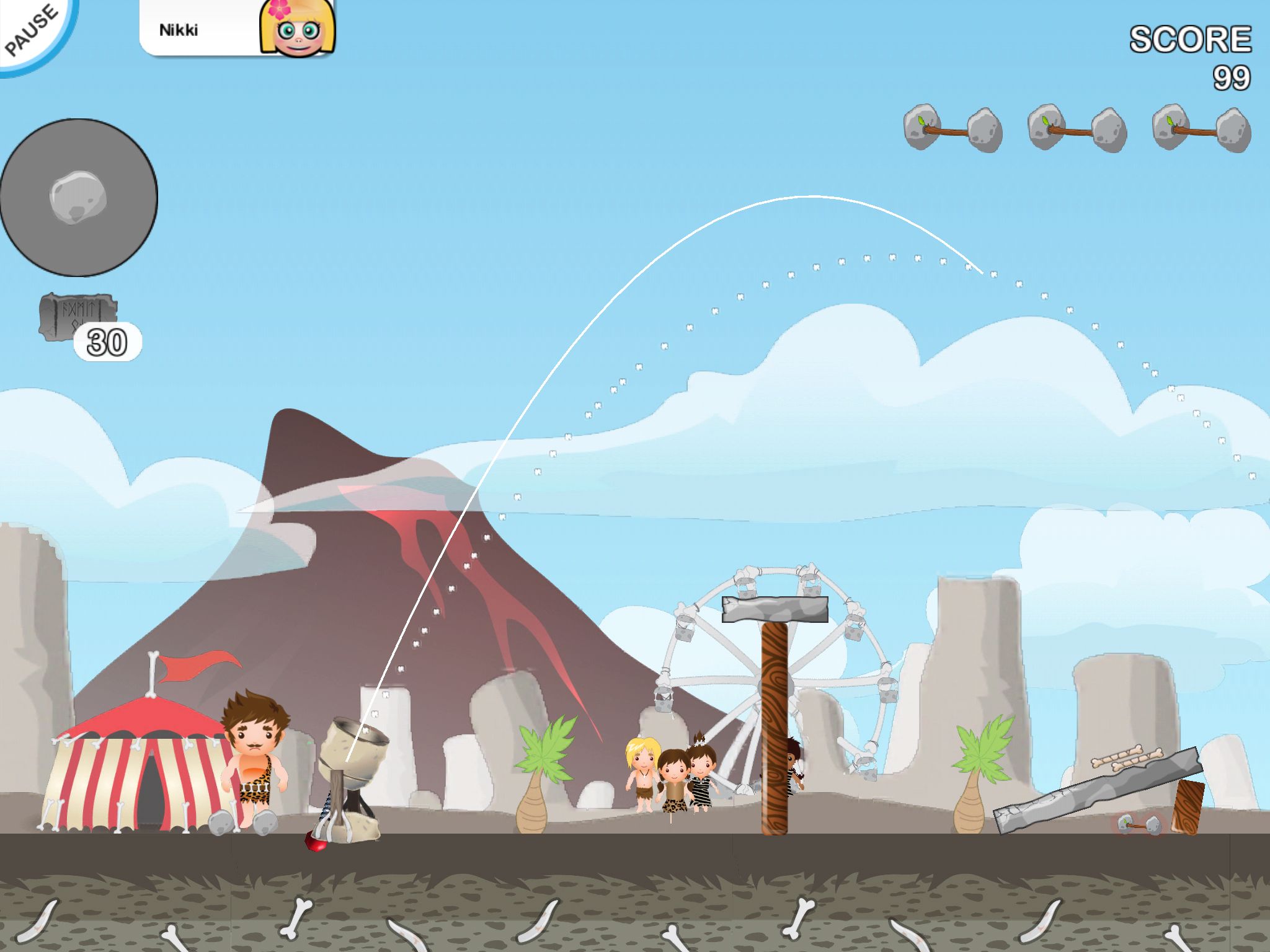Pause the game
Viewport: 1270px width, 952px height.
[31, 30]
